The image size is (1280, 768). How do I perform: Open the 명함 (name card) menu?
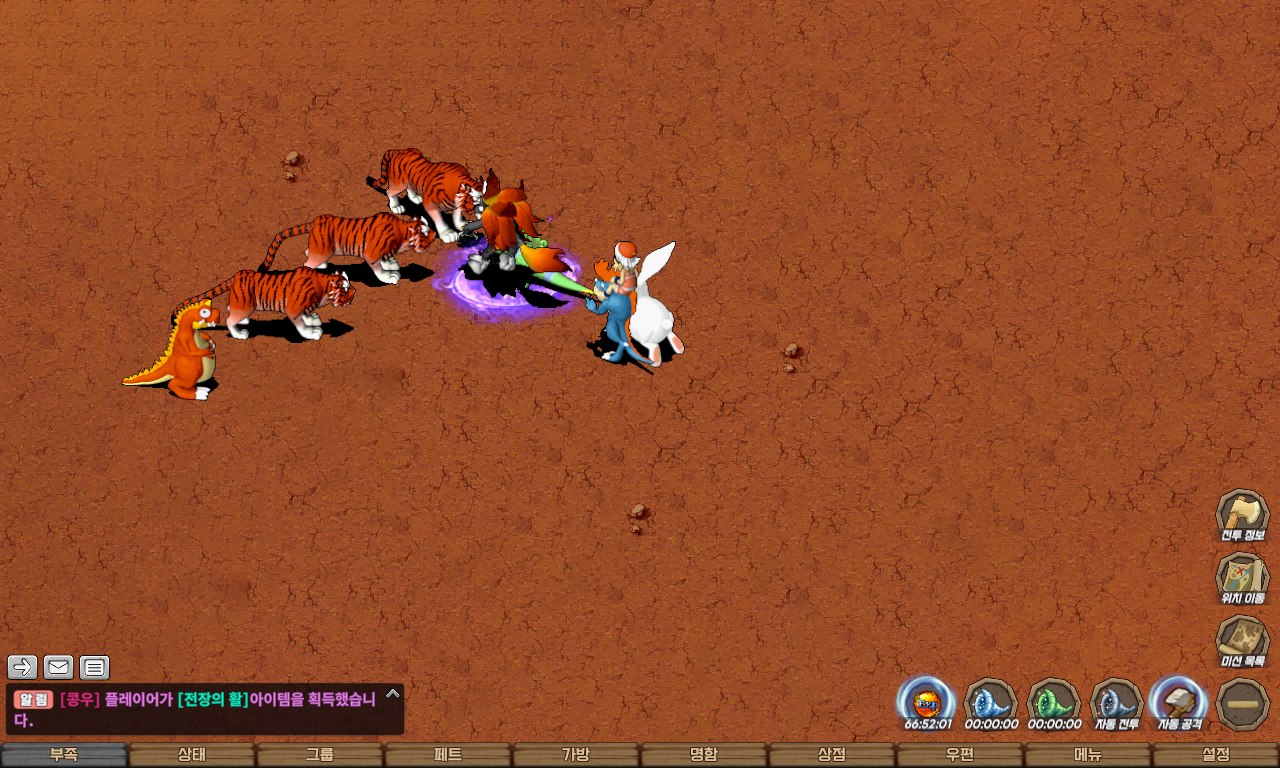click(x=704, y=755)
